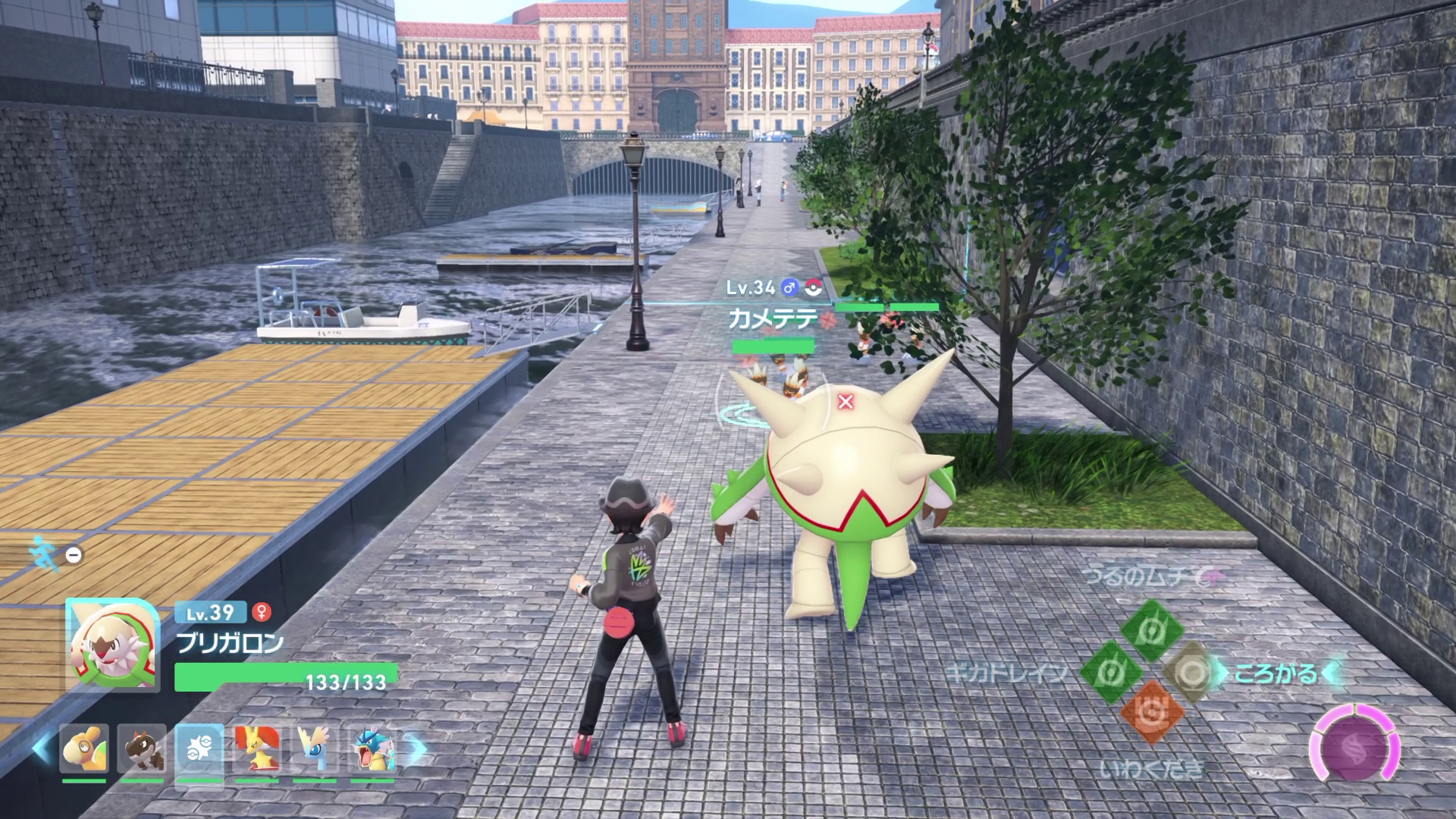
Task: Trigger the purple Mega Evolution orb
Action: click(x=1357, y=748)
